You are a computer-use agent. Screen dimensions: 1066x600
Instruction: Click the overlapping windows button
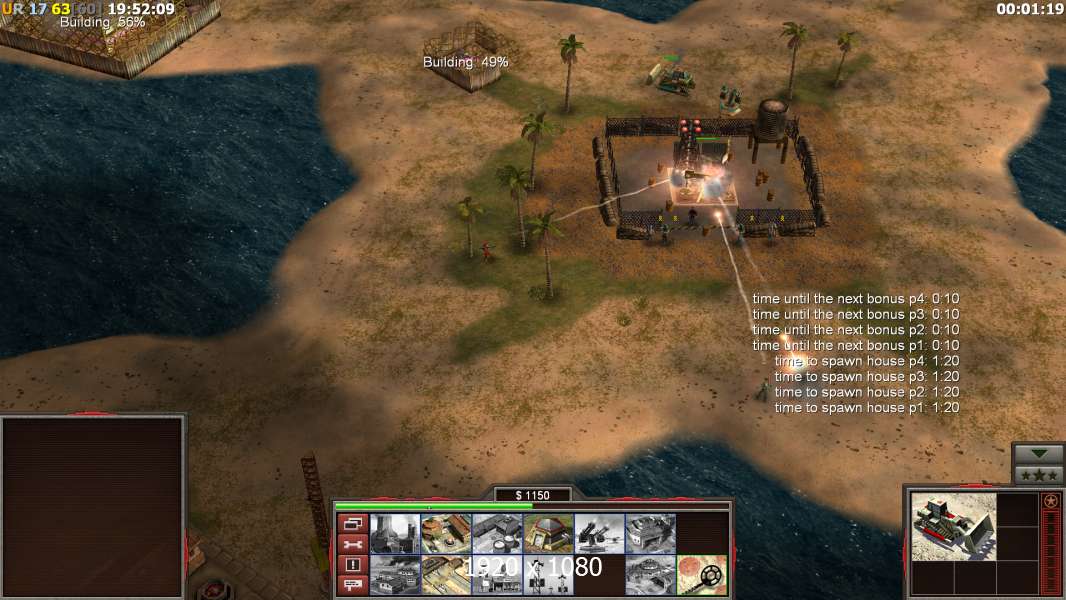click(352, 523)
